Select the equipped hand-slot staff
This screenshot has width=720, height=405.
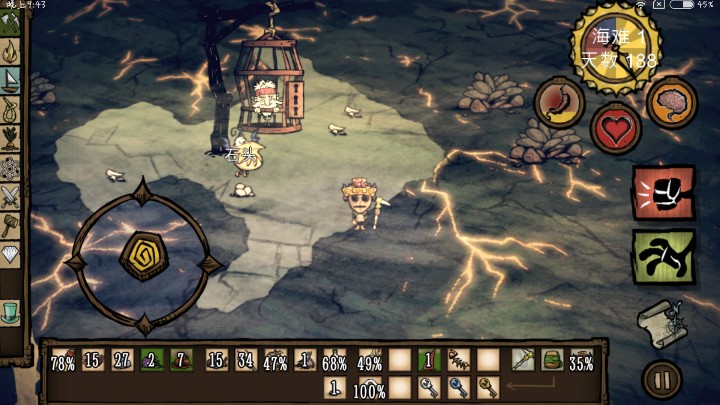521,361
